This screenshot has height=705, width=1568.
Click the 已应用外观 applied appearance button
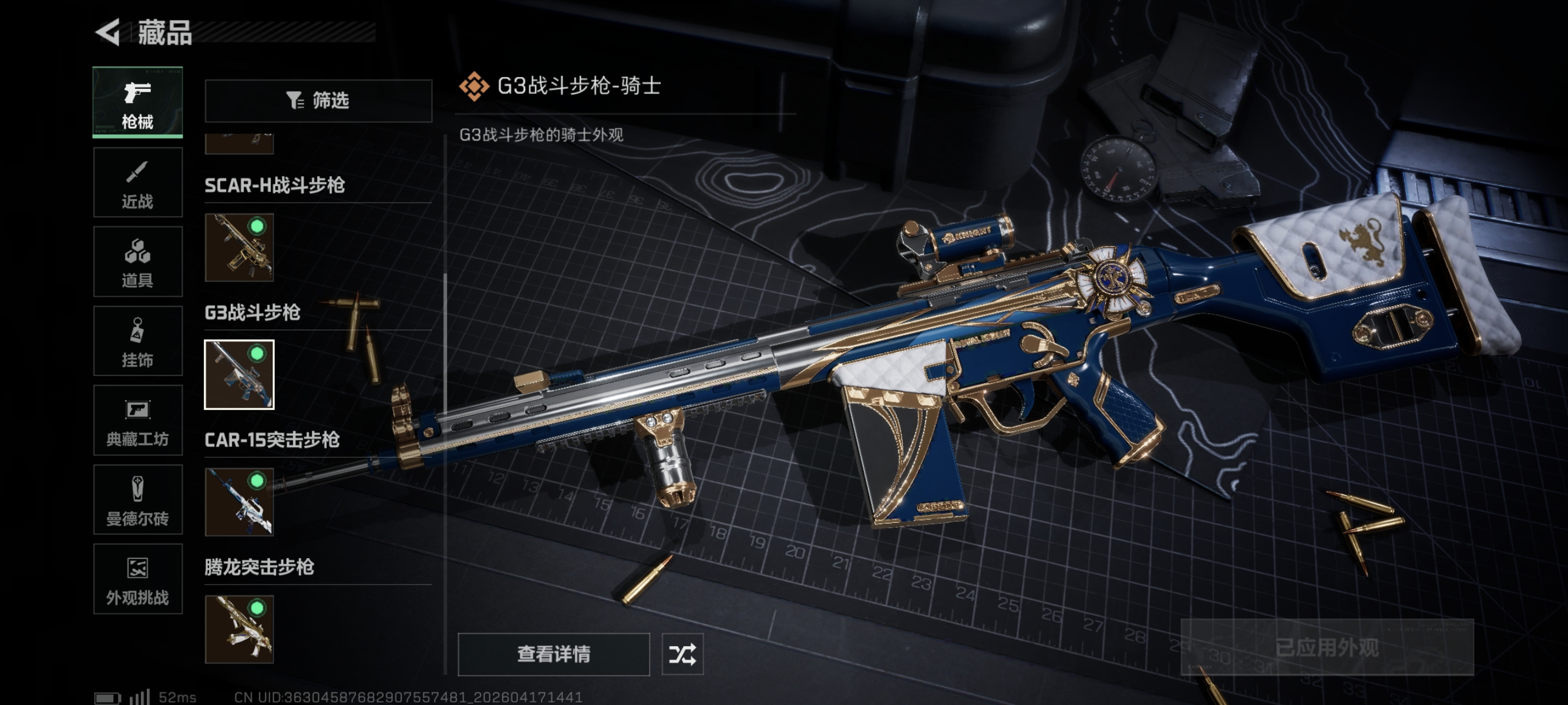click(1327, 647)
